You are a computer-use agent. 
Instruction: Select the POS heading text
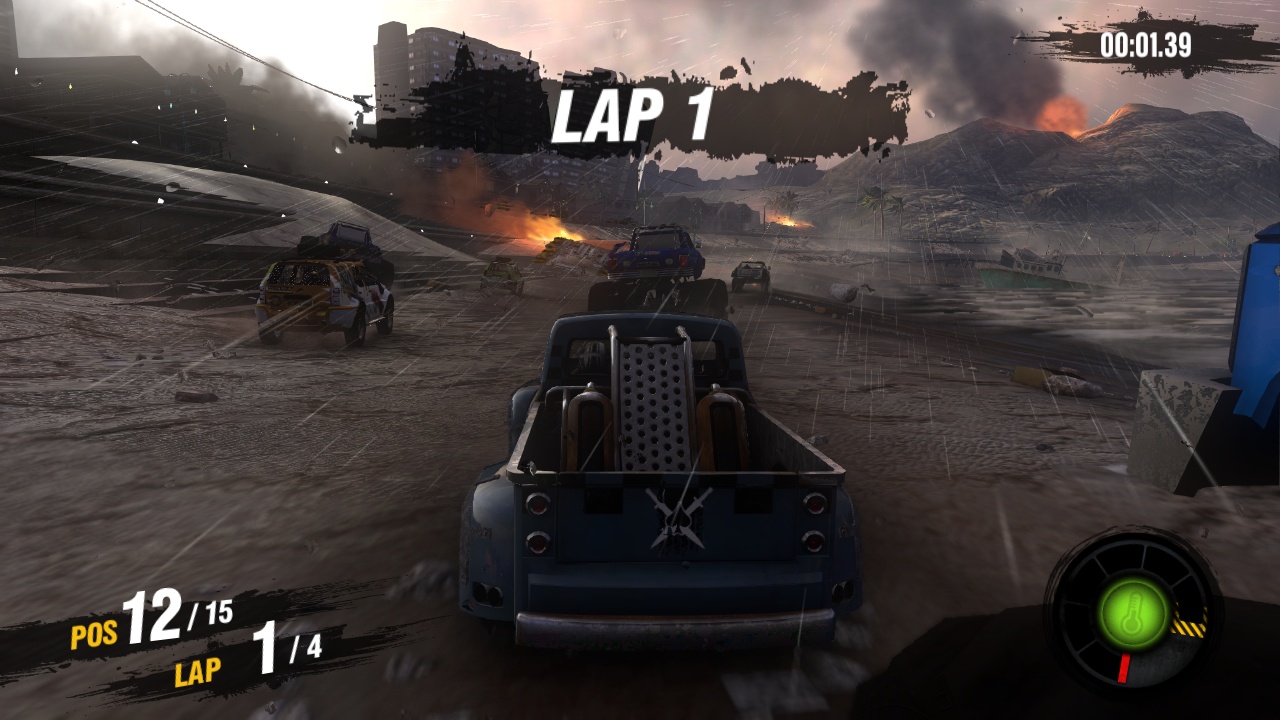coord(92,633)
